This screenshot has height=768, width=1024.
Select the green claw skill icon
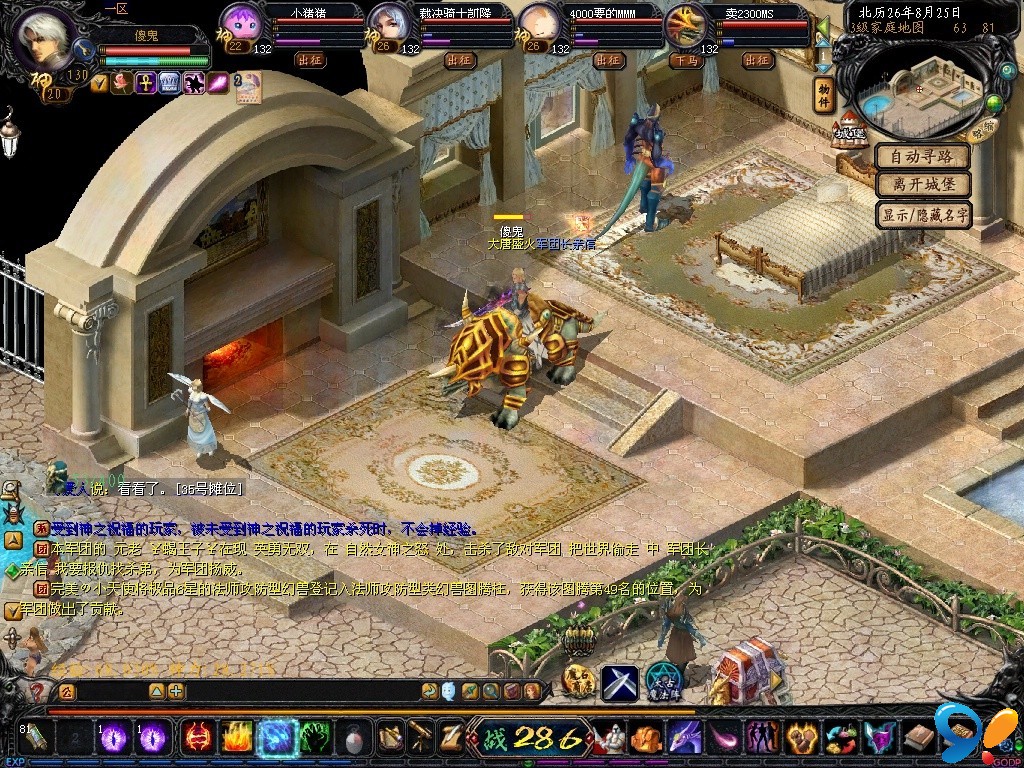click(315, 738)
